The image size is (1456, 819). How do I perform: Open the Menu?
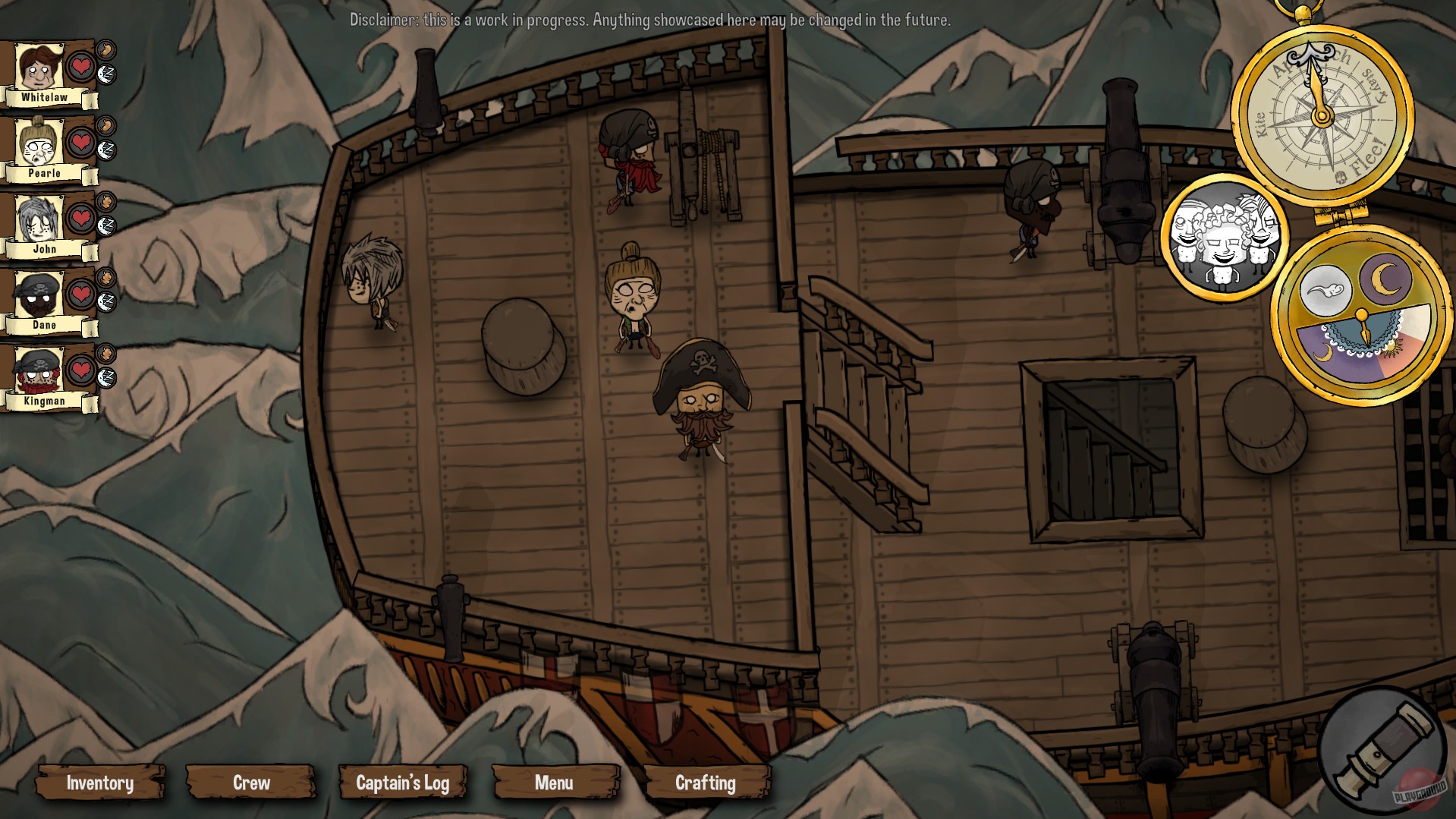click(555, 783)
